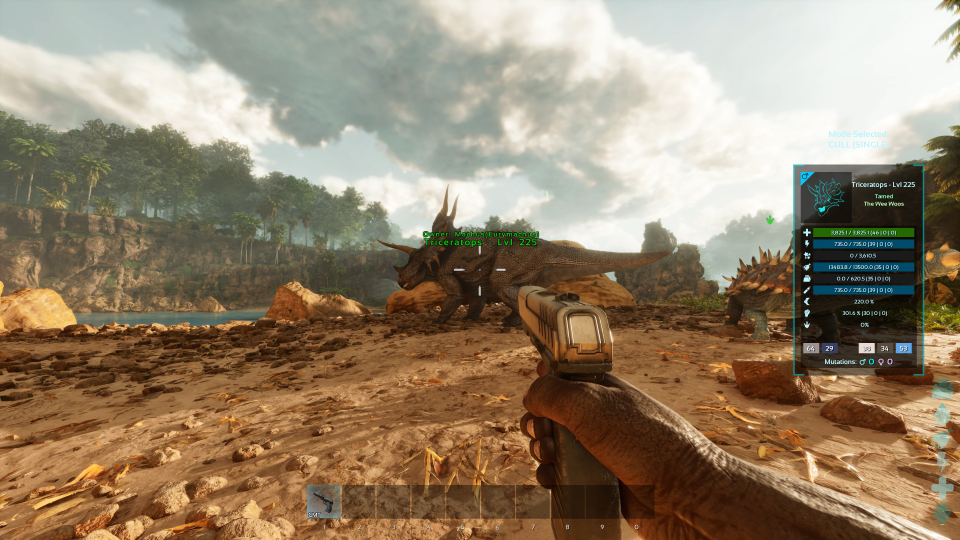
Task: Click the Triceratops portrait in the info panel
Action: coord(826,197)
